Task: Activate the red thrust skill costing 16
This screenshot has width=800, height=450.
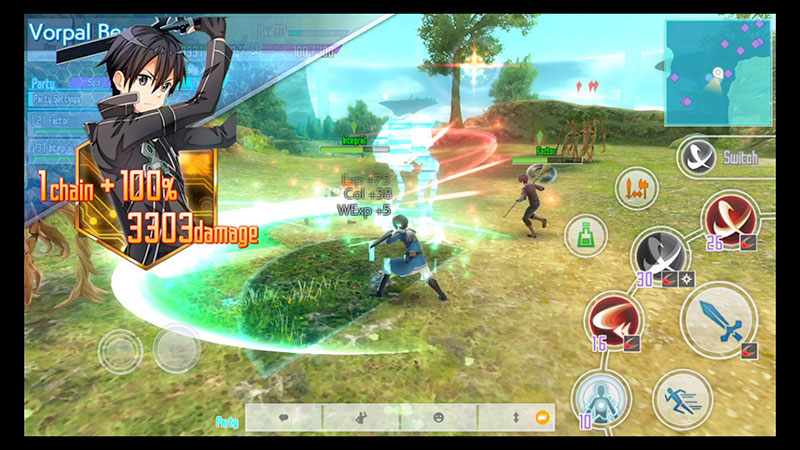Action: coord(614,322)
